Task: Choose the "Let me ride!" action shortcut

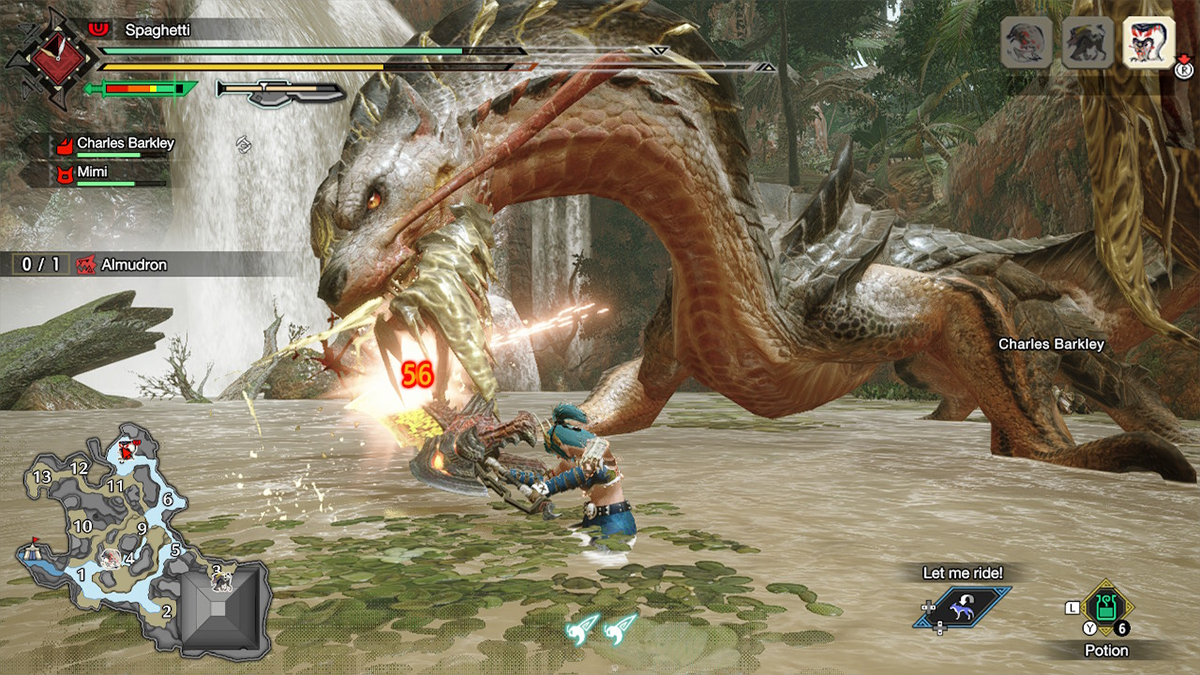Action: coord(961,607)
